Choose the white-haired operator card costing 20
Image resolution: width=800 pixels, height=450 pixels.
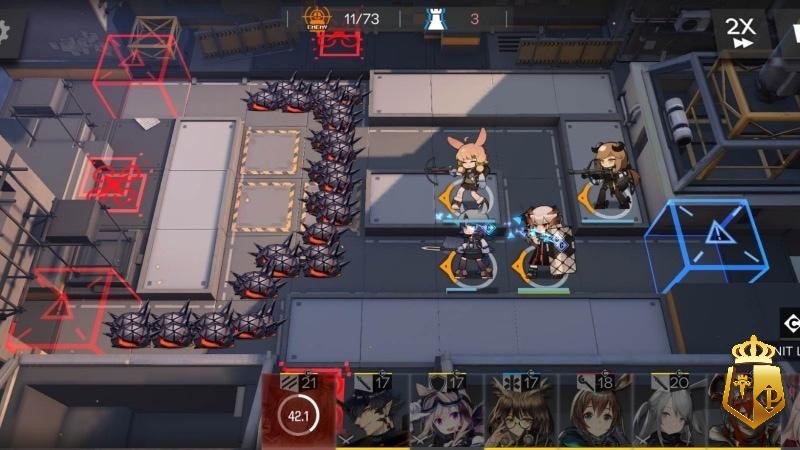click(x=669, y=412)
